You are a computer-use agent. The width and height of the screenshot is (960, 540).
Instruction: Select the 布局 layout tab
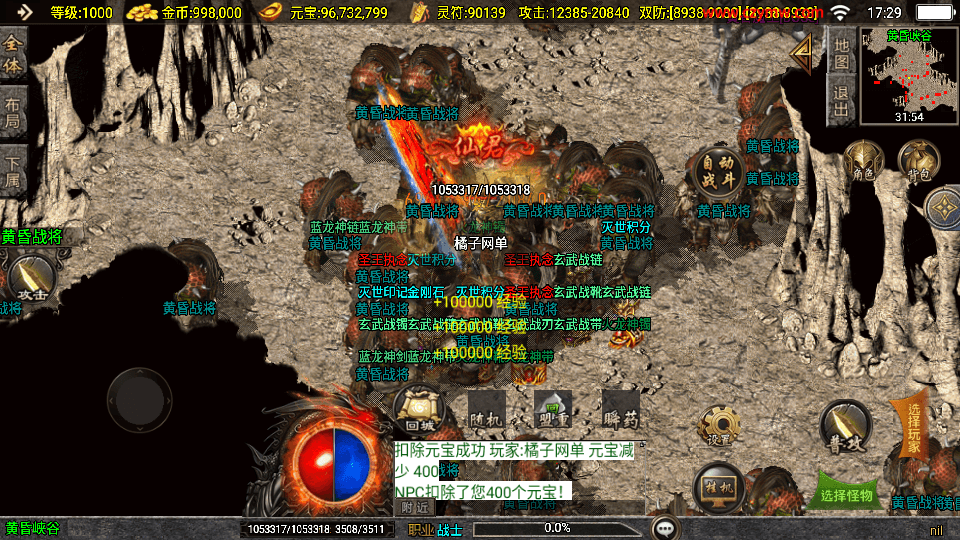[13, 112]
